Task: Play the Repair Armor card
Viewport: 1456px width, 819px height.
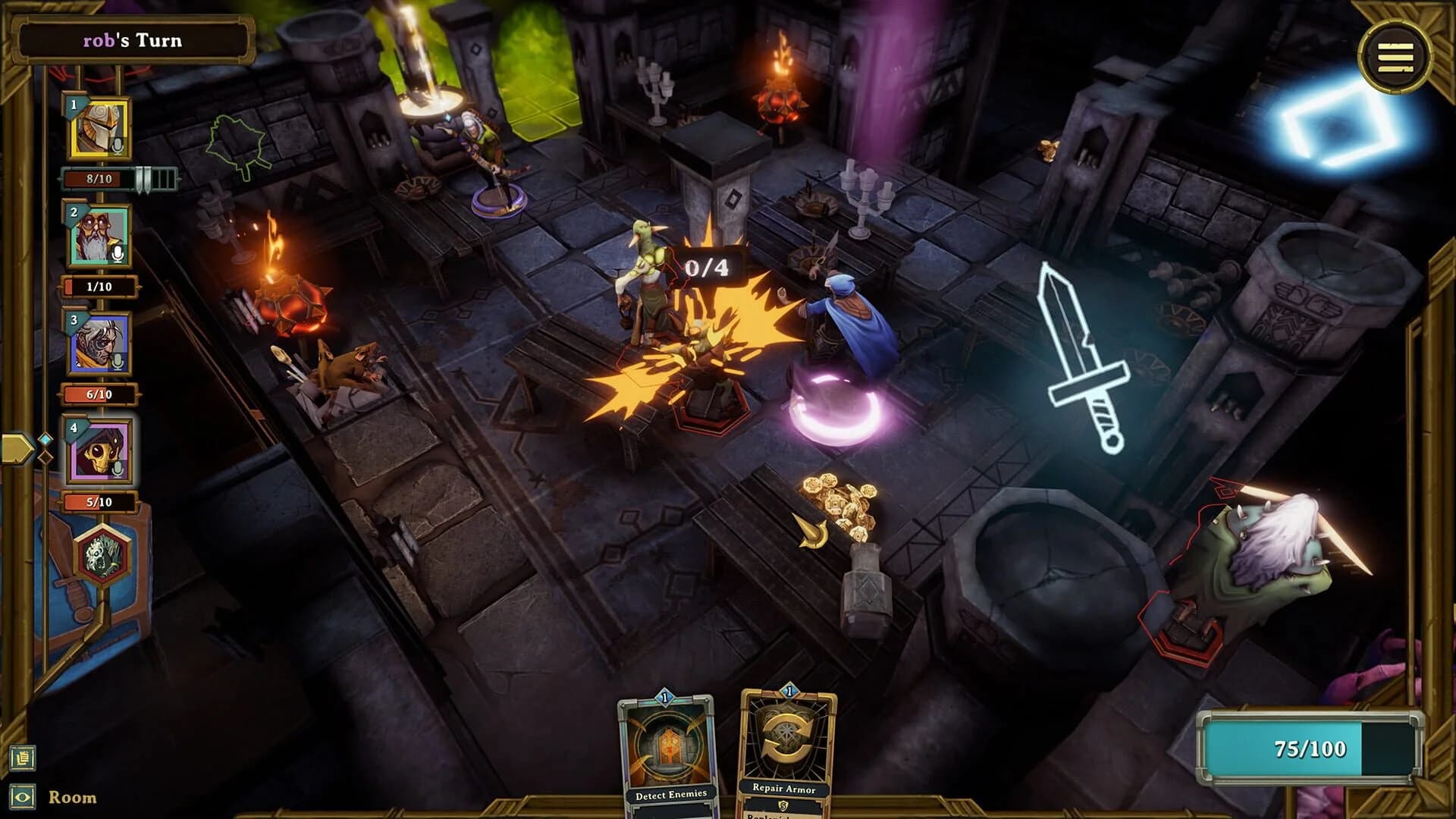Action: [x=787, y=747]
